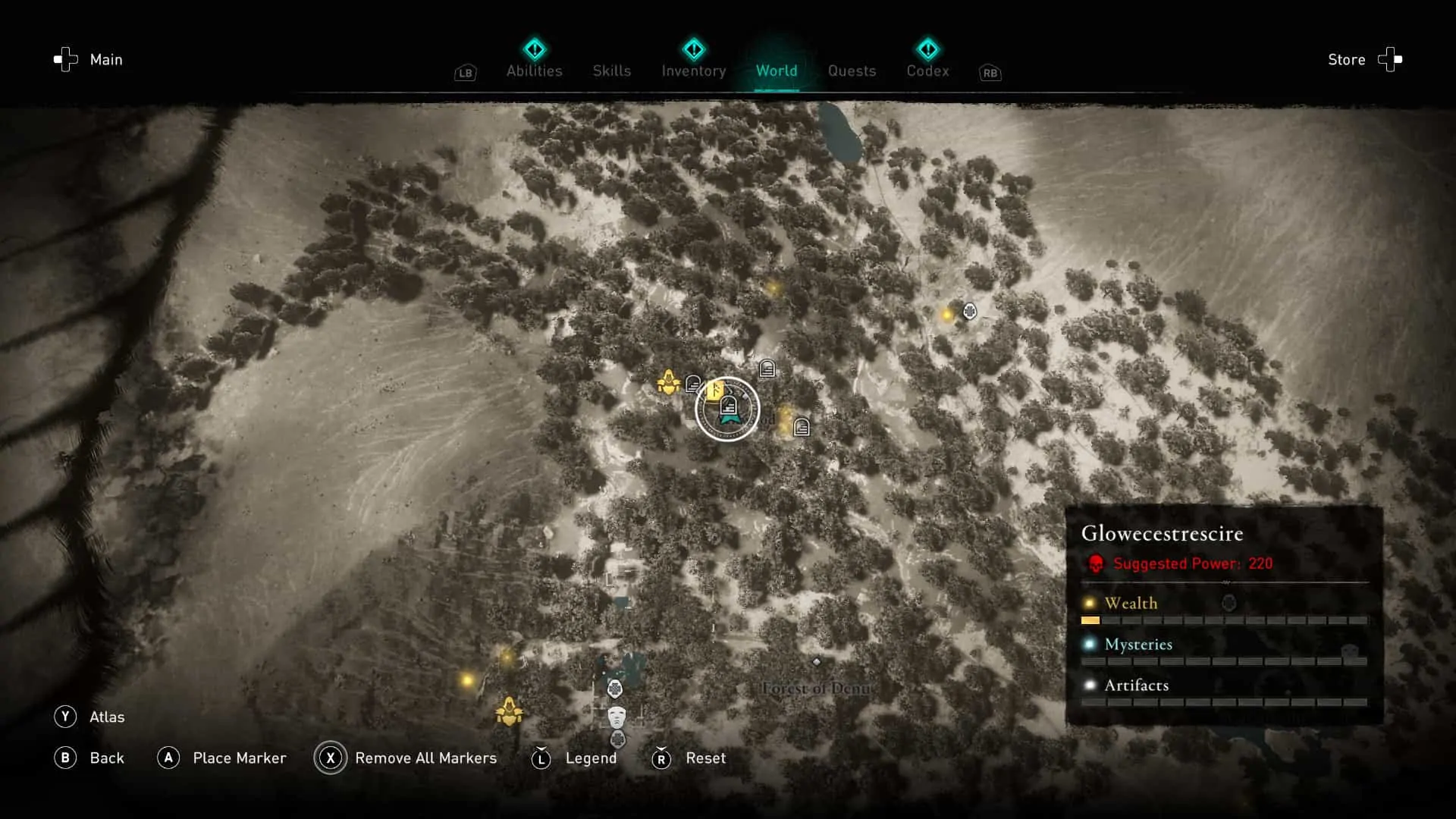Open the Store via the plus icon

(x=1390, y=59)
